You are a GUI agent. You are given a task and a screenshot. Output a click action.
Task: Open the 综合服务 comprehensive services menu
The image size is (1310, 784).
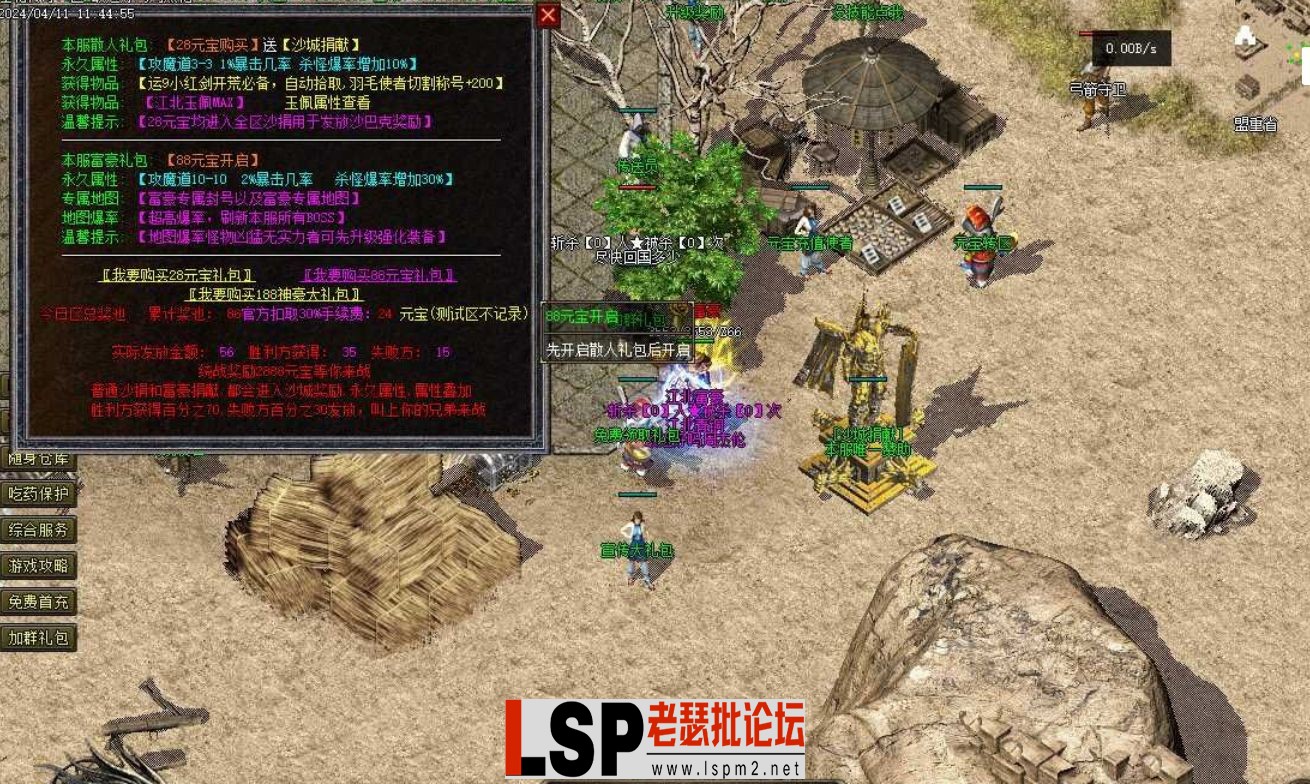point(39,530)
